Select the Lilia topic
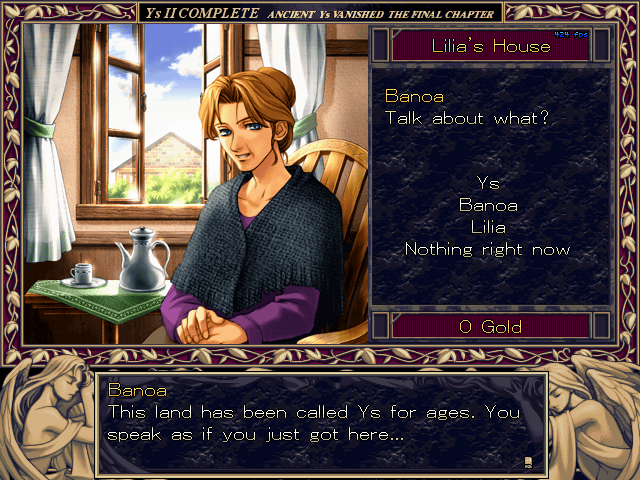 (x=488, y=227)
